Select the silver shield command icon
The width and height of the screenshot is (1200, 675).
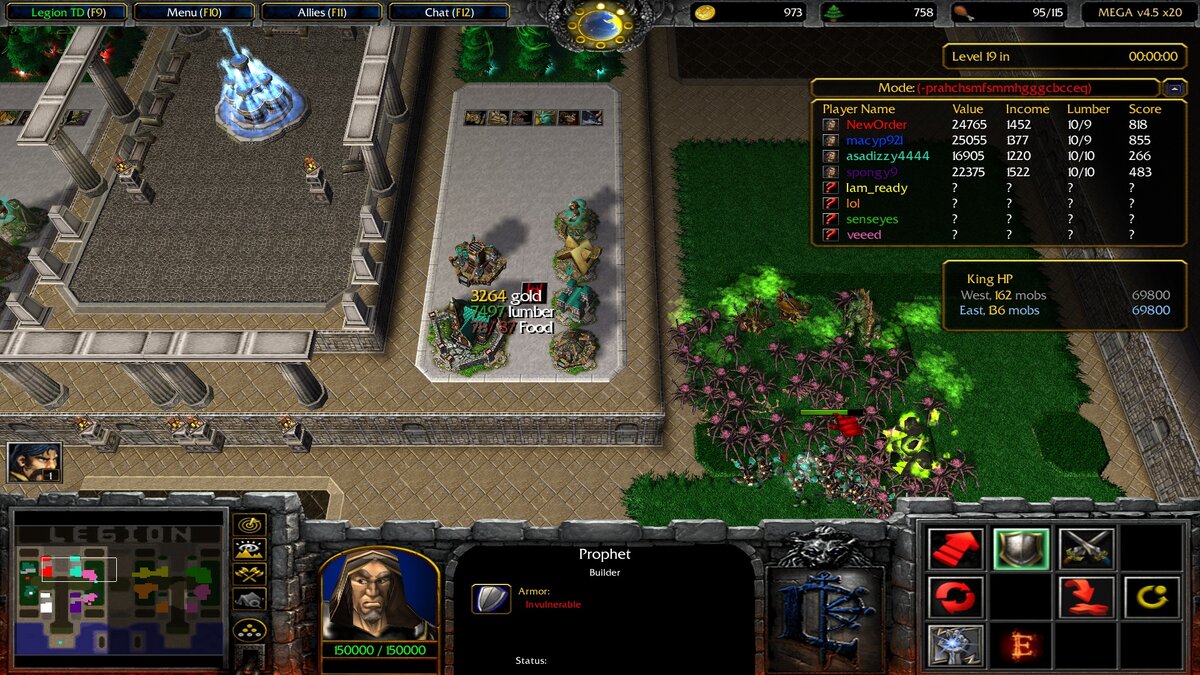[1021, 548]
